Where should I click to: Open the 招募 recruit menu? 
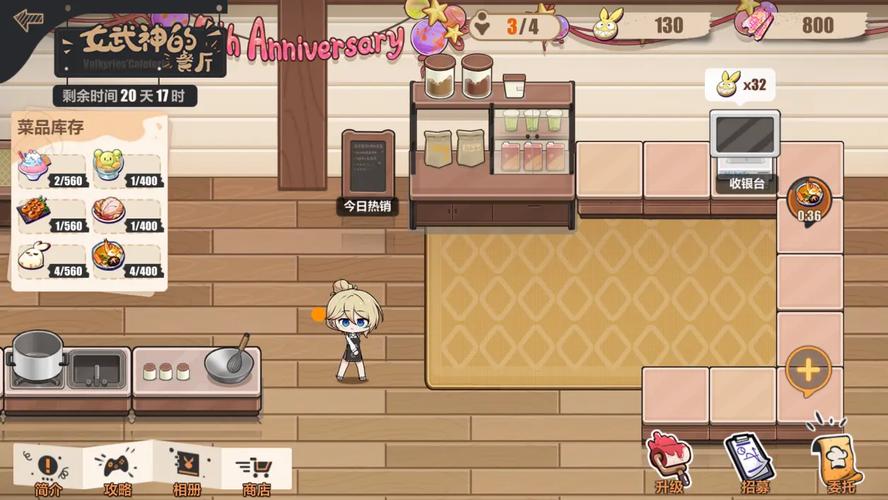tap(745, 462)
